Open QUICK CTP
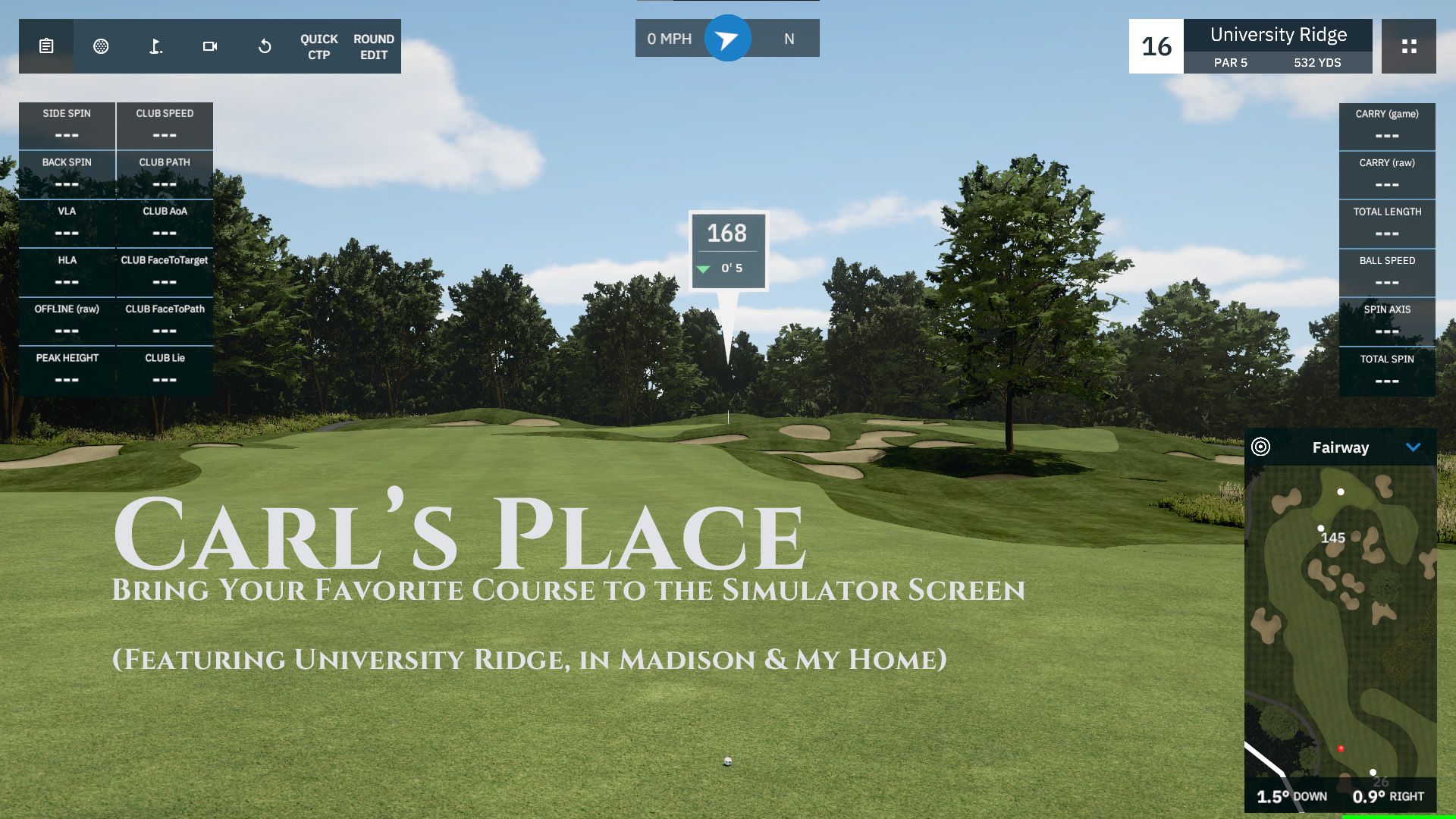Image resolution: width=1456 pixels, height=819 pixels. tap(318, 46)
